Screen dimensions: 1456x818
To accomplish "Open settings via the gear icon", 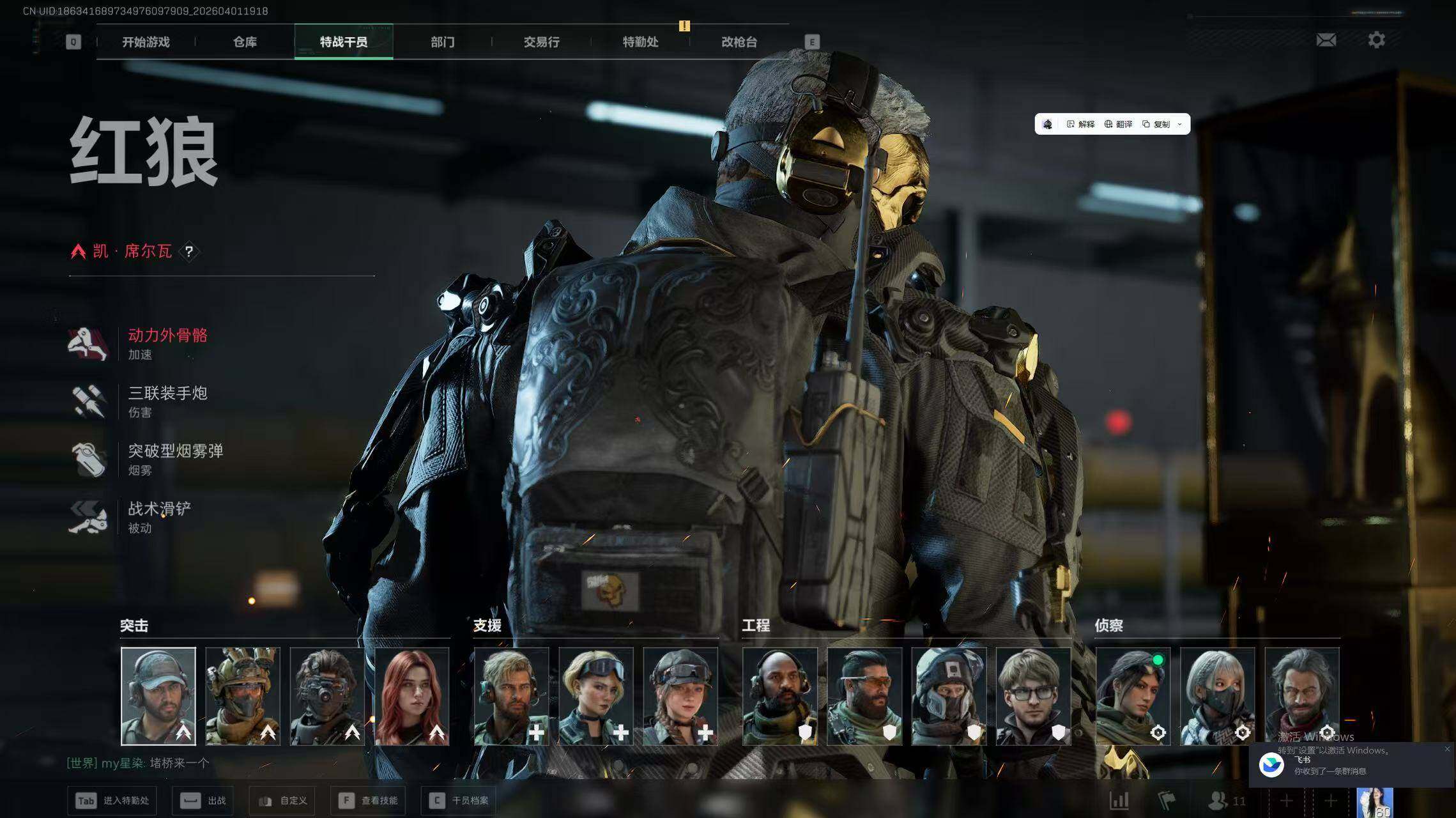I will coord(1376,40).
